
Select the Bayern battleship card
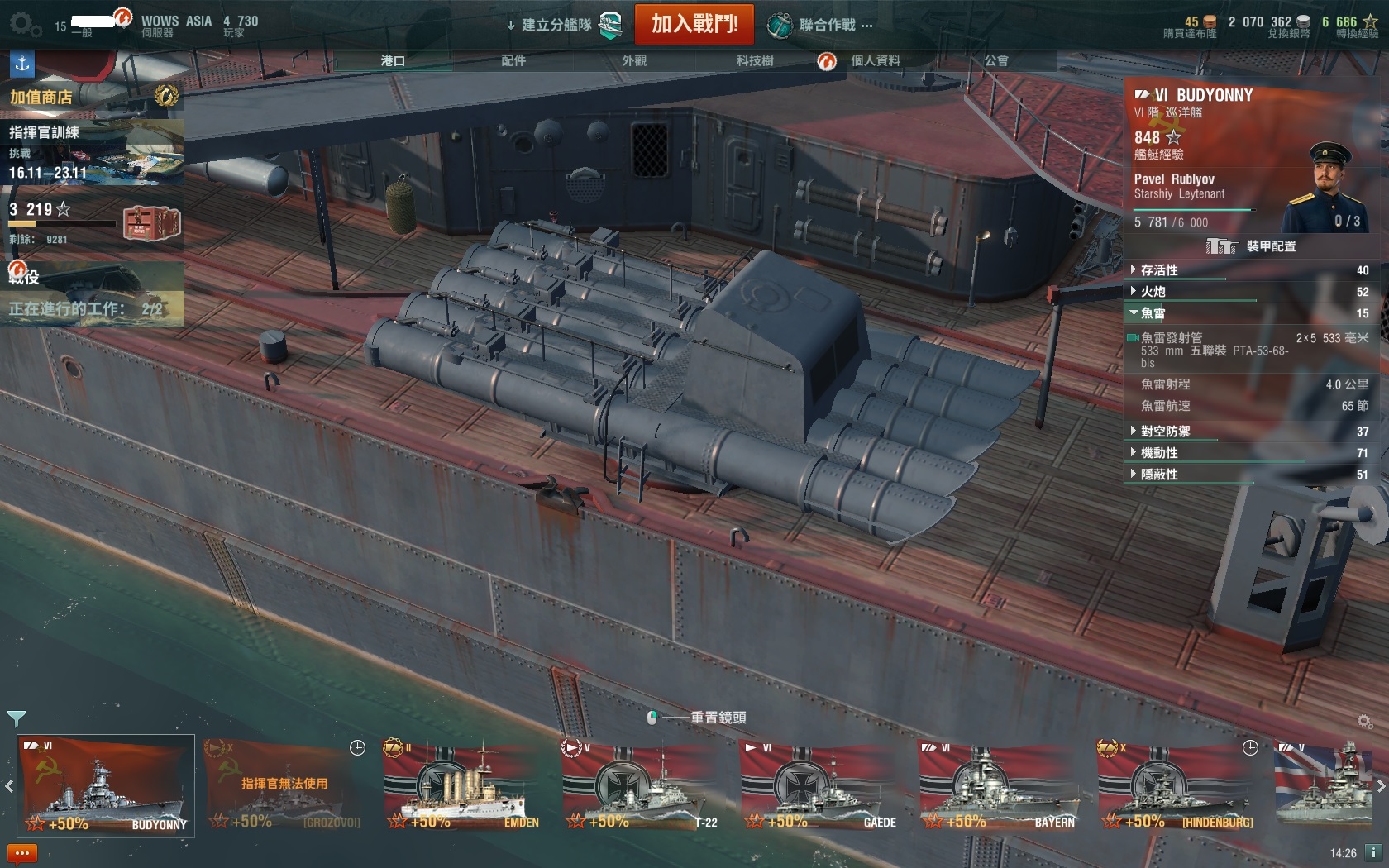(x=999, y=785)
